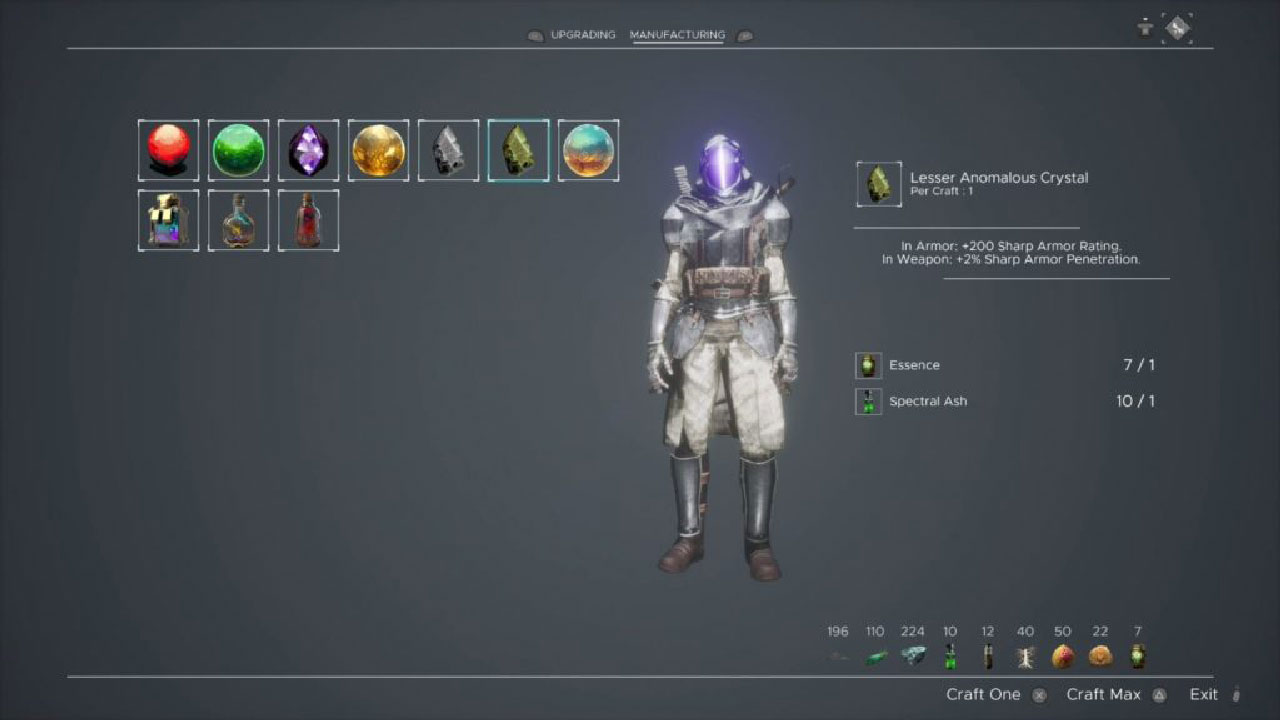Open the anvil station icon at top right
This screenshot has height=720, width=1280.
(1145, 28)
